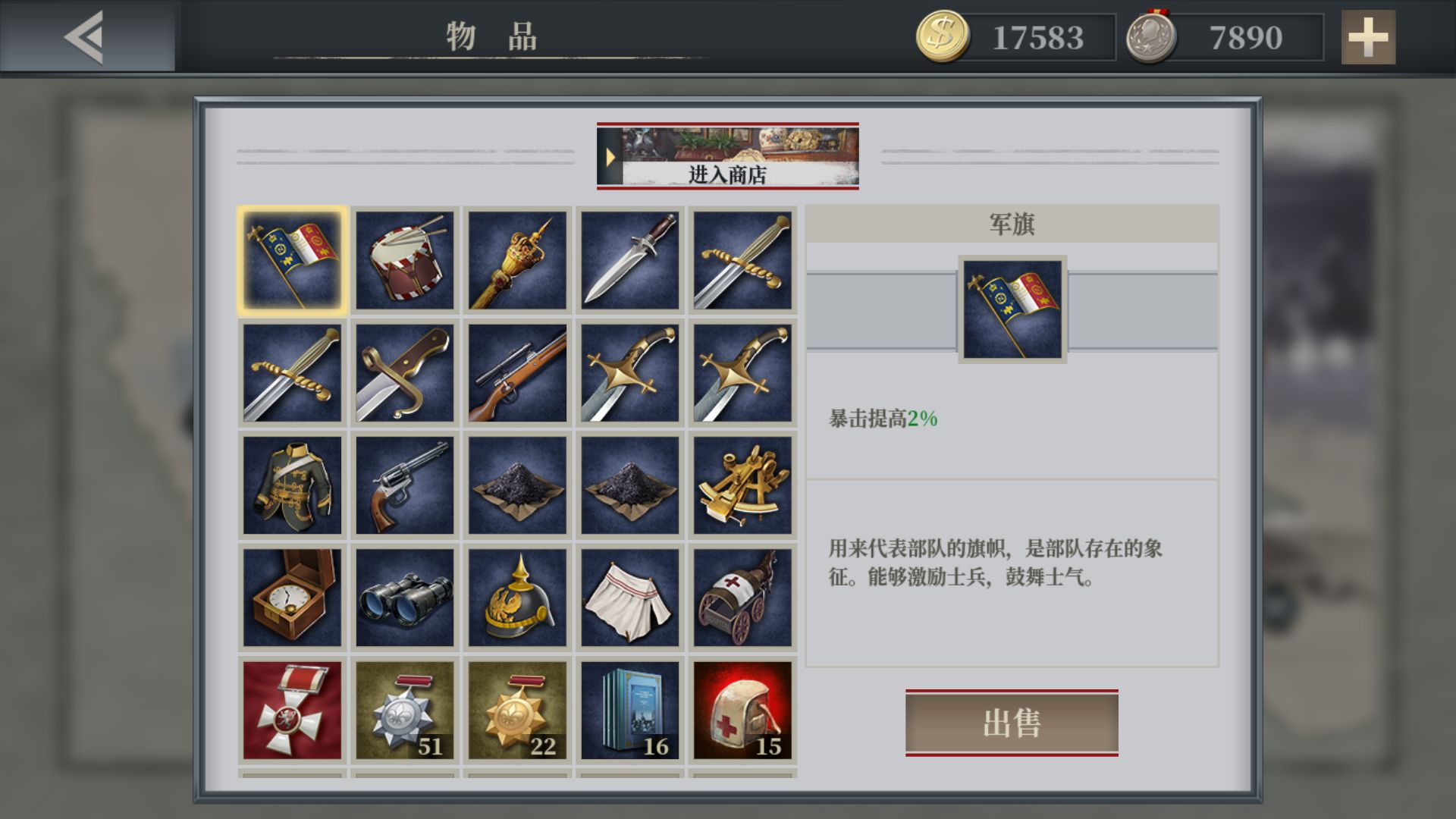Open the medical supply cart item
This screenshot has height=819, width=1456.
(741, 596)
